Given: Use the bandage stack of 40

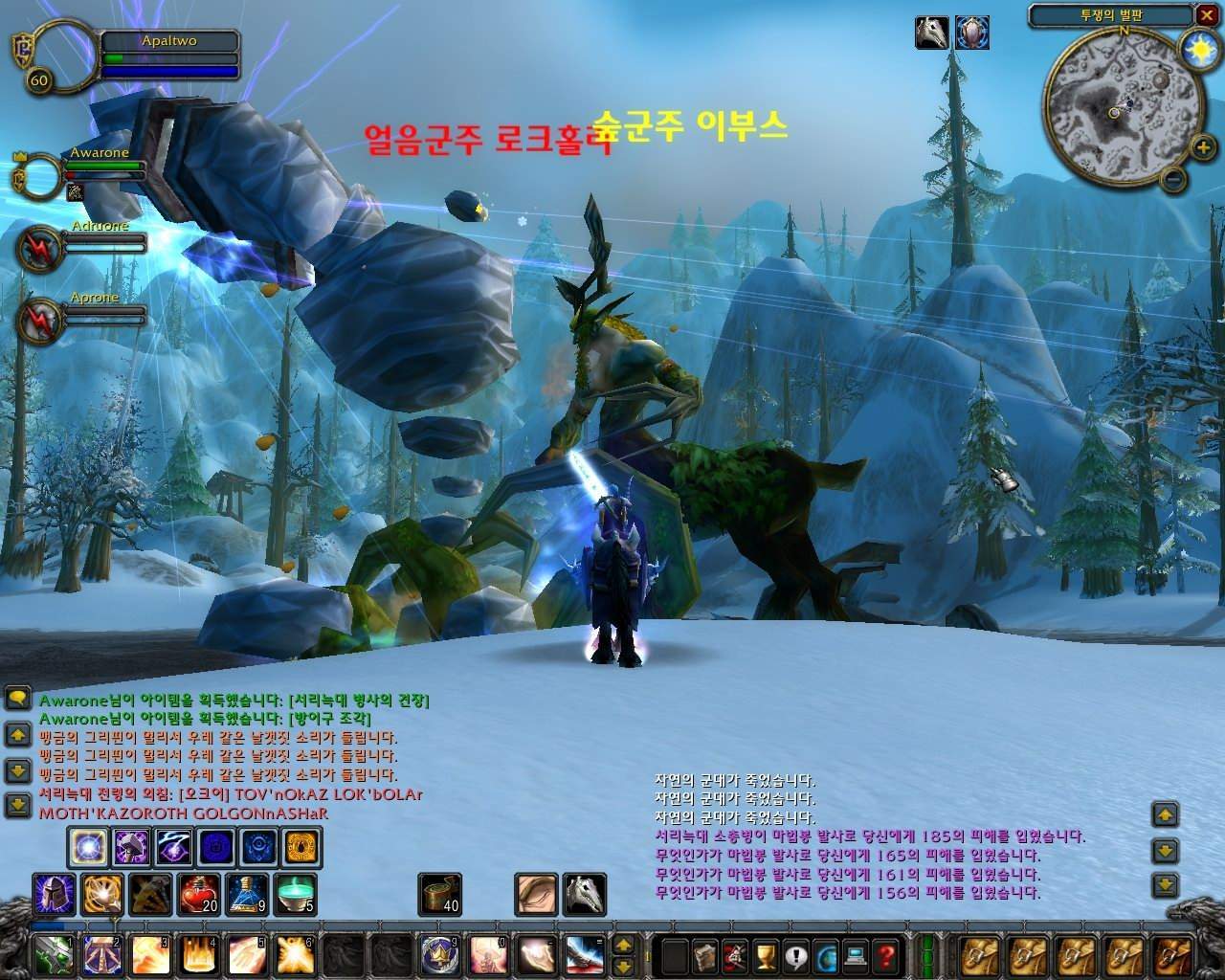Looking at the screenshot, I should point(440,894).
